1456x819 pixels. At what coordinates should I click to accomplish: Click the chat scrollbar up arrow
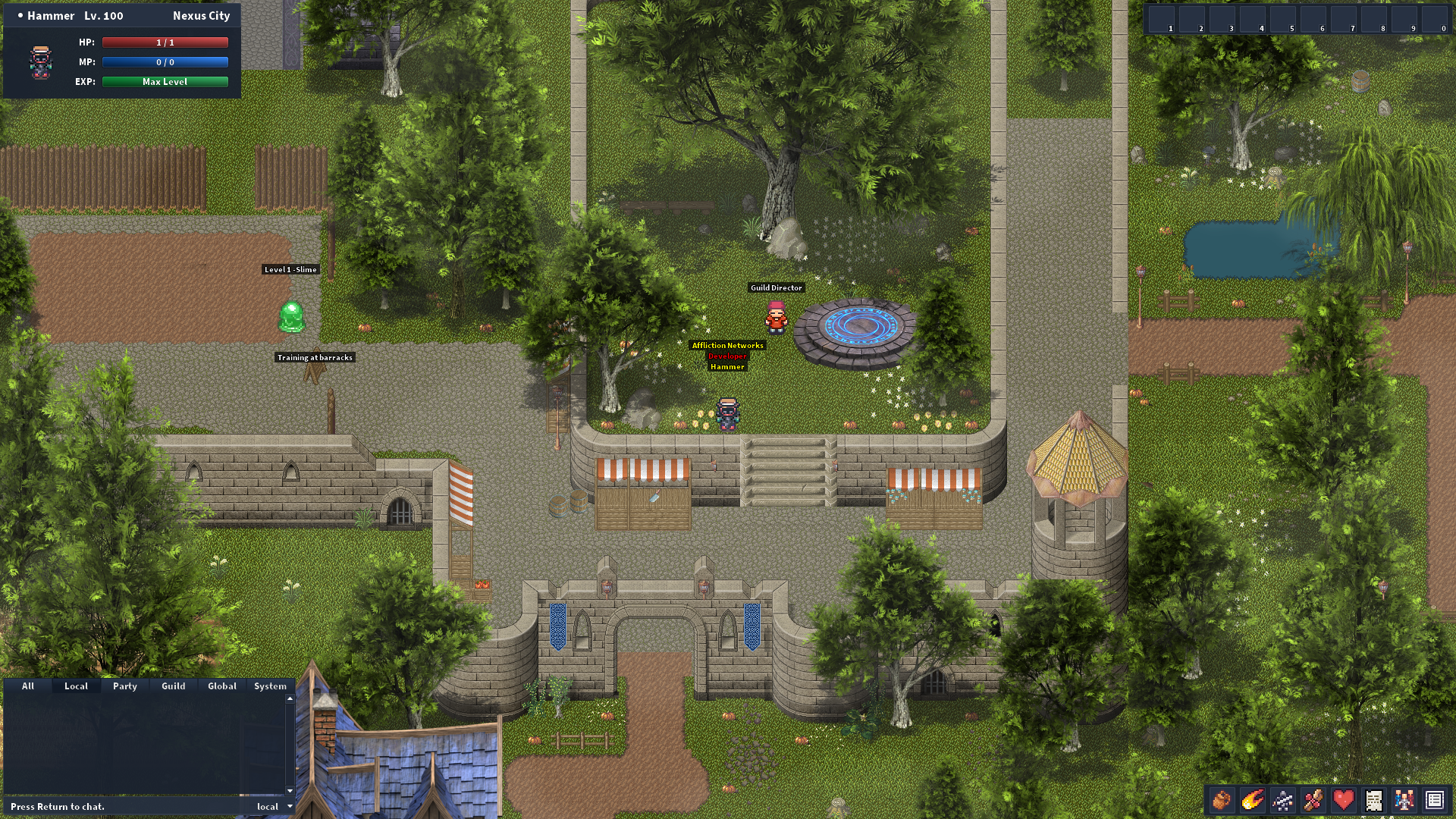coord(289,701)
